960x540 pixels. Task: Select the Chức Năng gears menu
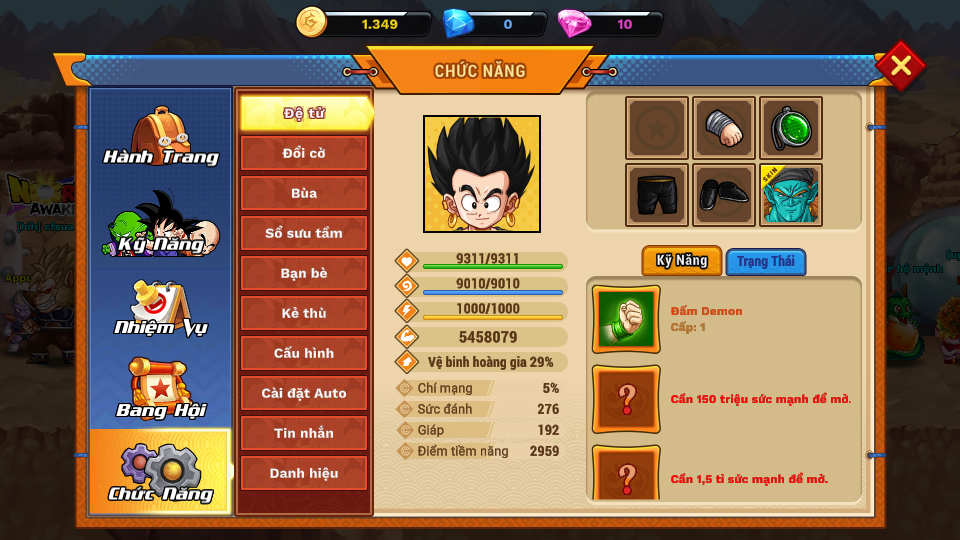click(x=160, y=472)
